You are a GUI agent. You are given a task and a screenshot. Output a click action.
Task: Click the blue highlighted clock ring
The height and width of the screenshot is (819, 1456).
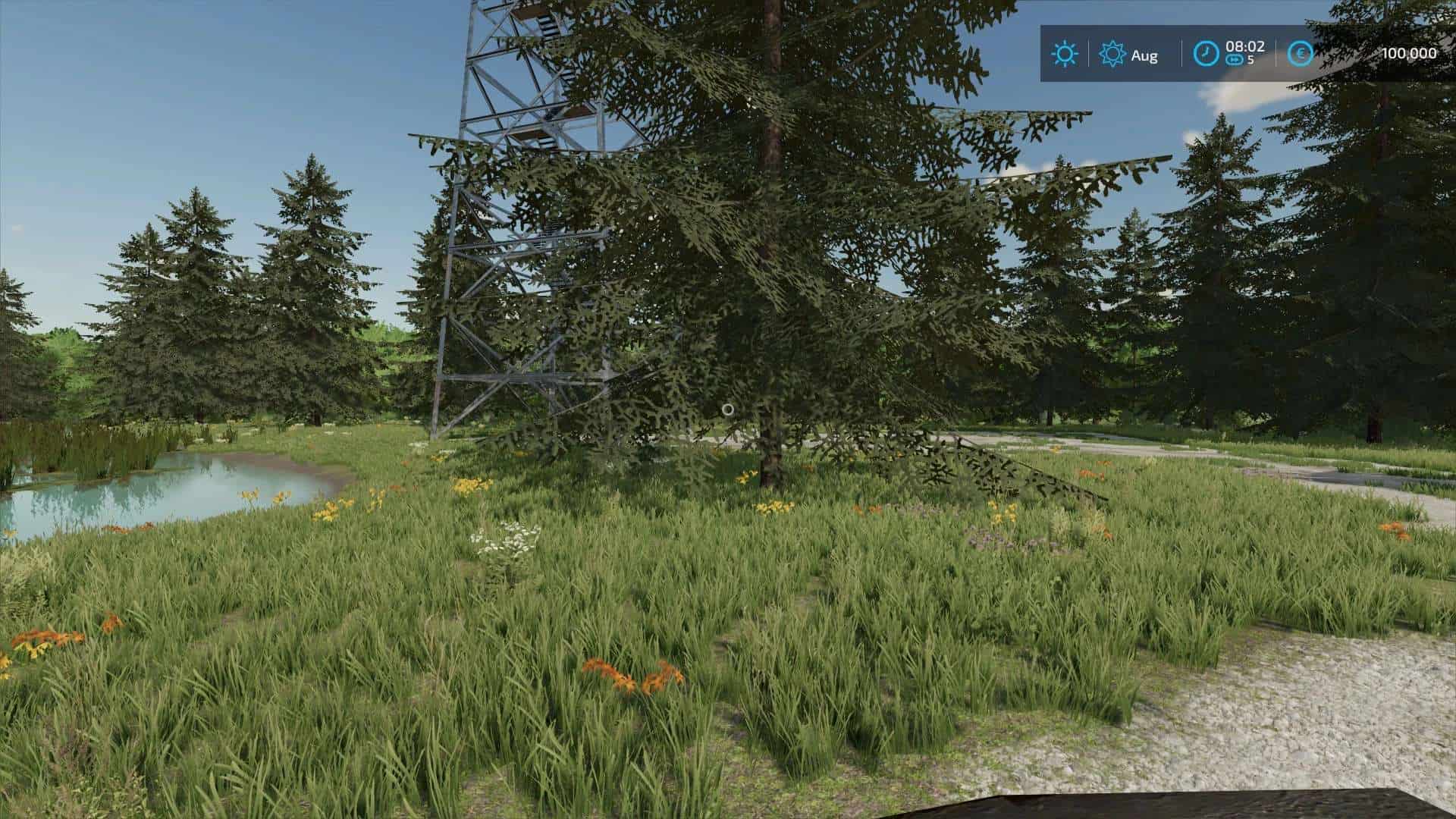point(1206,52)
